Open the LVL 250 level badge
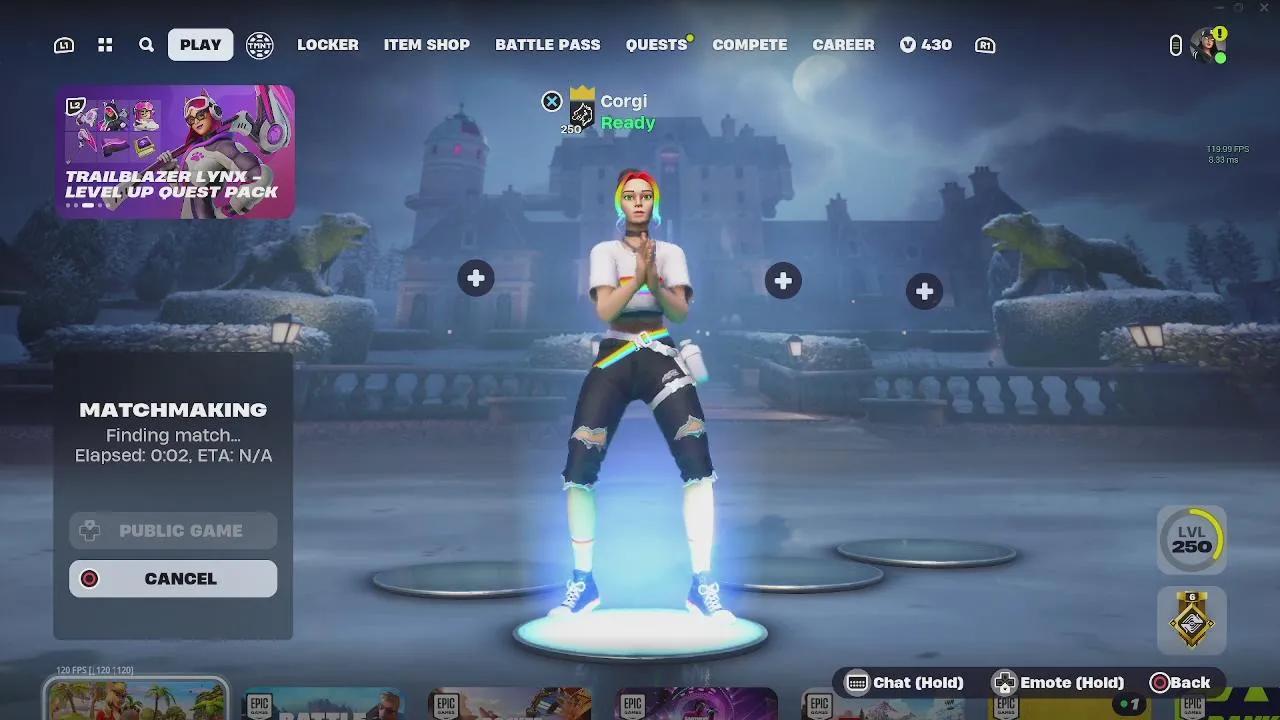This screenshot has width=1280, height=720. click(1192, 538)
